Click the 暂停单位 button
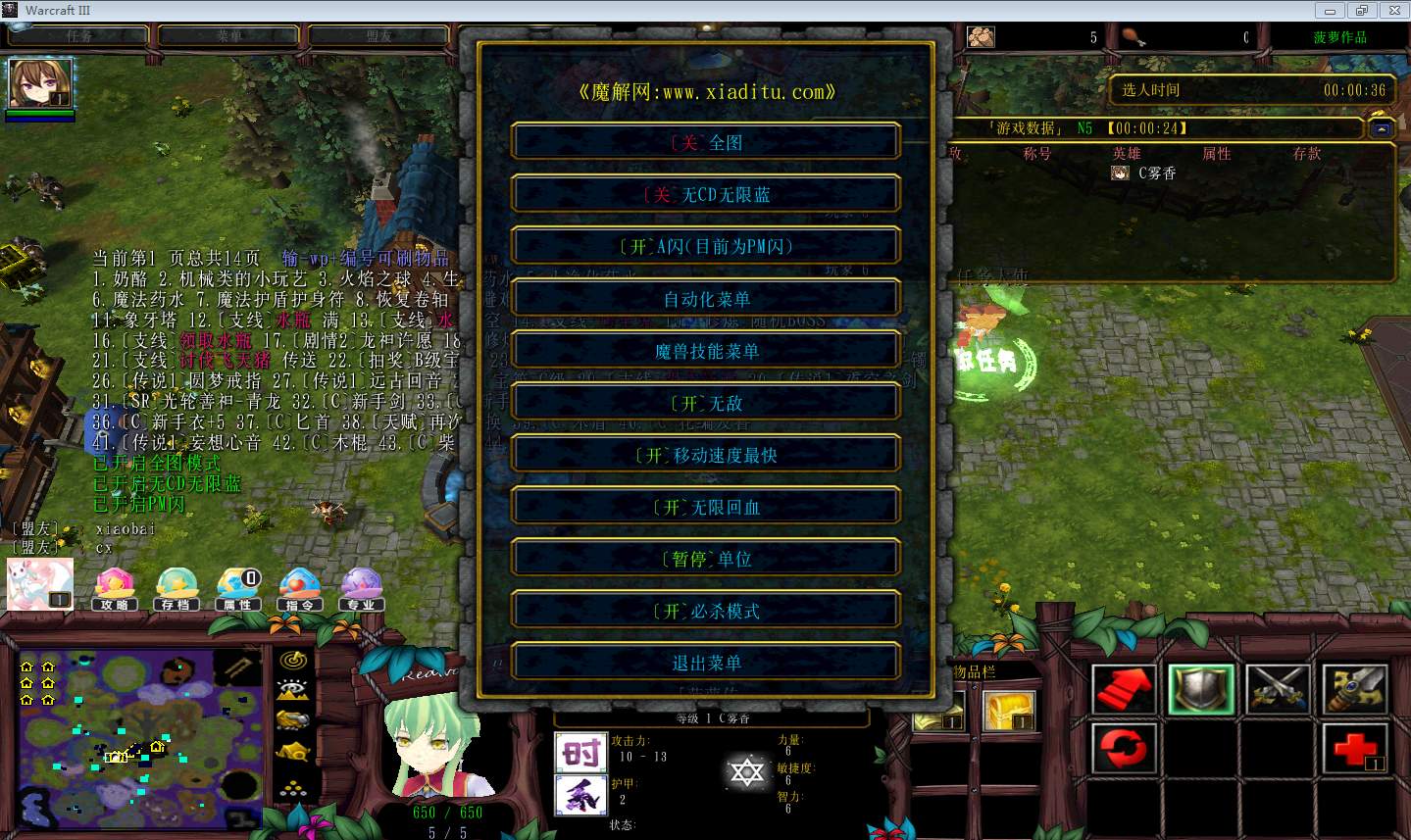The width and height of the screenshot is (1411, 840). [x=705, y=558]
